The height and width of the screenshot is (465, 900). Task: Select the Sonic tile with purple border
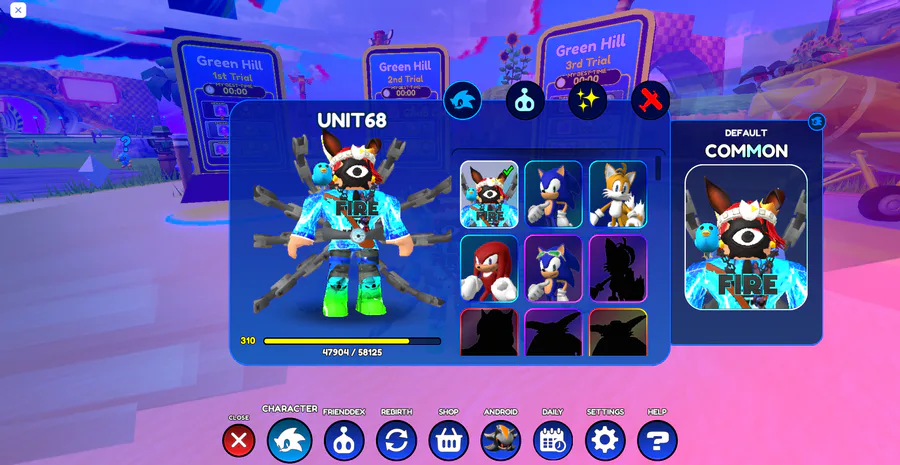[x=553, y=268]
